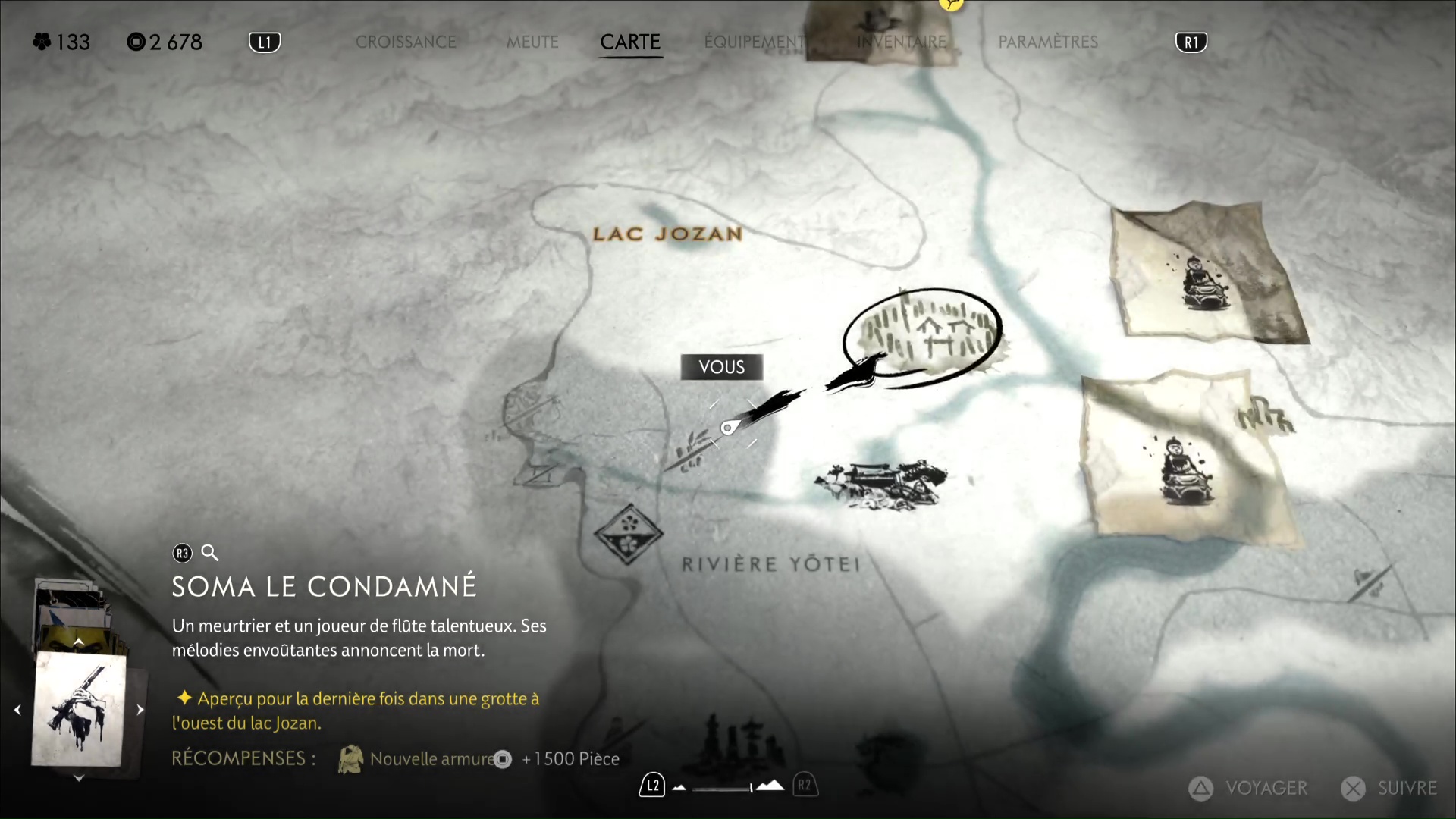The width and height of the screenshot is (1456, 819).
Task: Select the Soma le Condamné bounty card
Action: click(x=79, y=710)
